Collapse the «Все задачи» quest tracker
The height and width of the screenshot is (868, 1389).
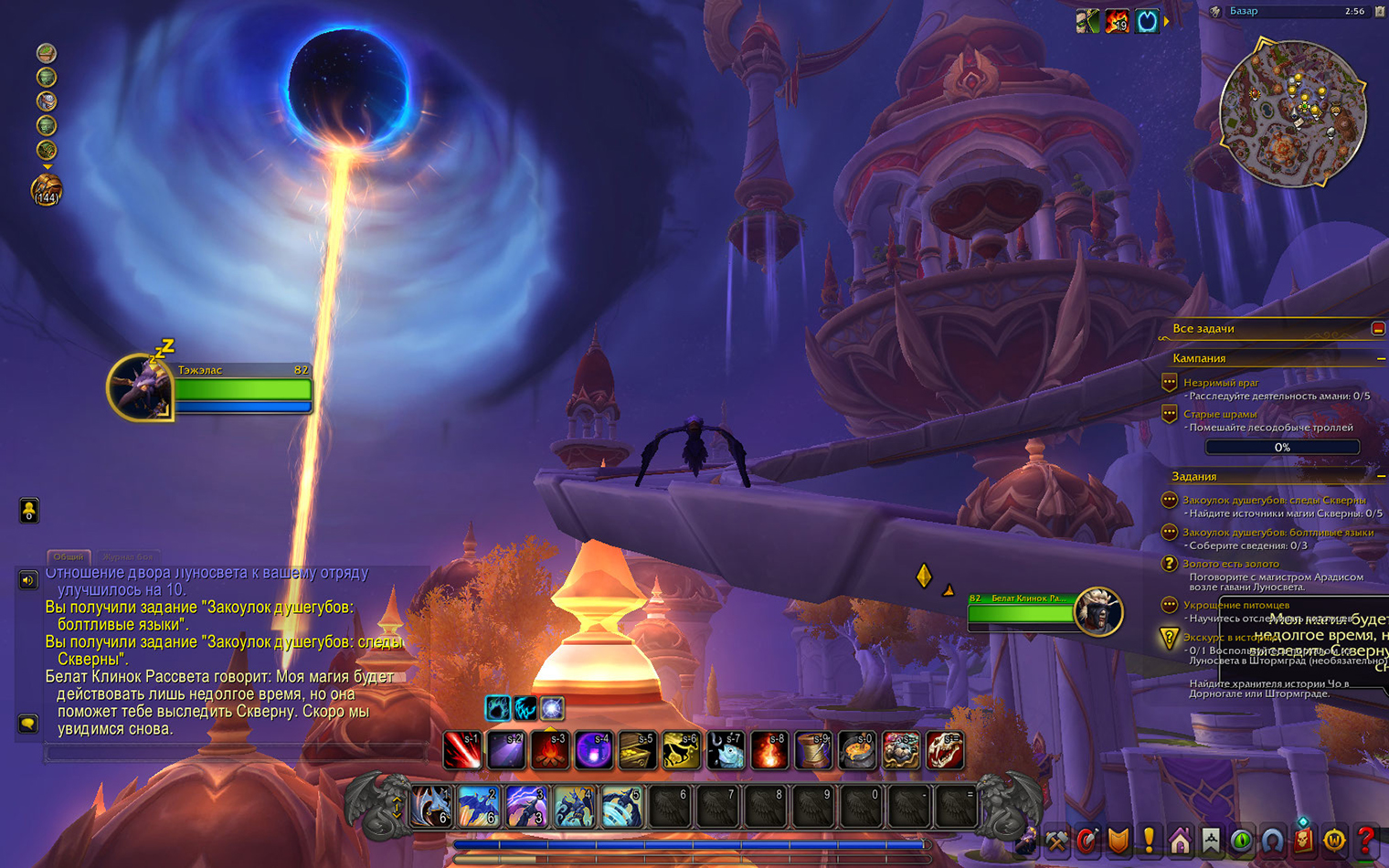(x=1378, y=329)
